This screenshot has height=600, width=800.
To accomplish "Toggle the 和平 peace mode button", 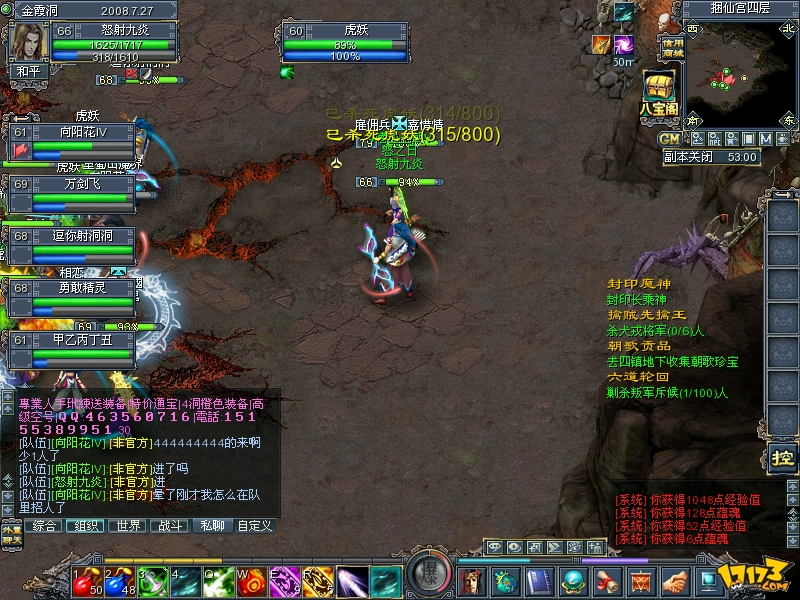I will click(x=25, y=71).
